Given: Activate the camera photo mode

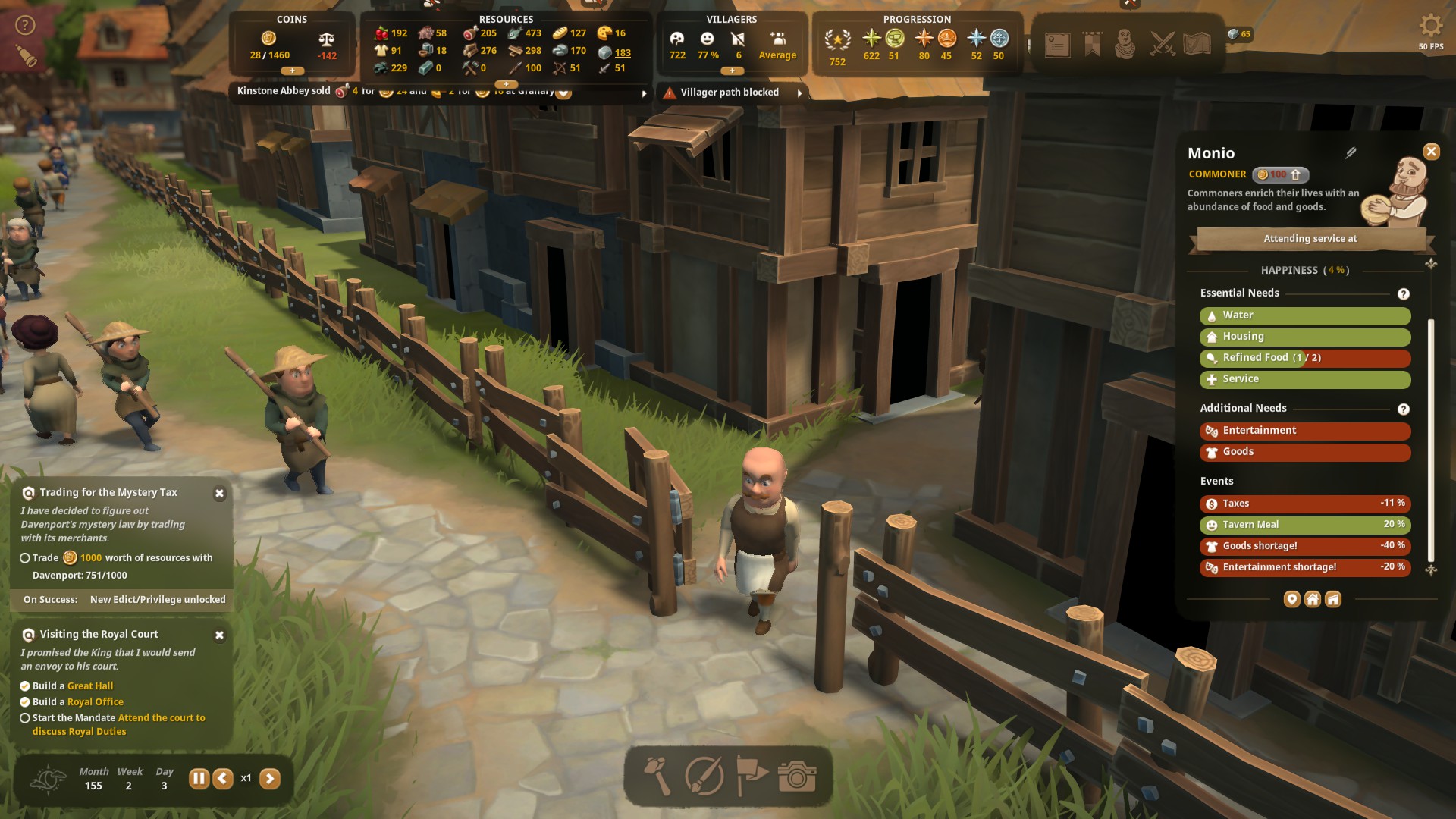Looking at the screenshot, I should point(797,776).
